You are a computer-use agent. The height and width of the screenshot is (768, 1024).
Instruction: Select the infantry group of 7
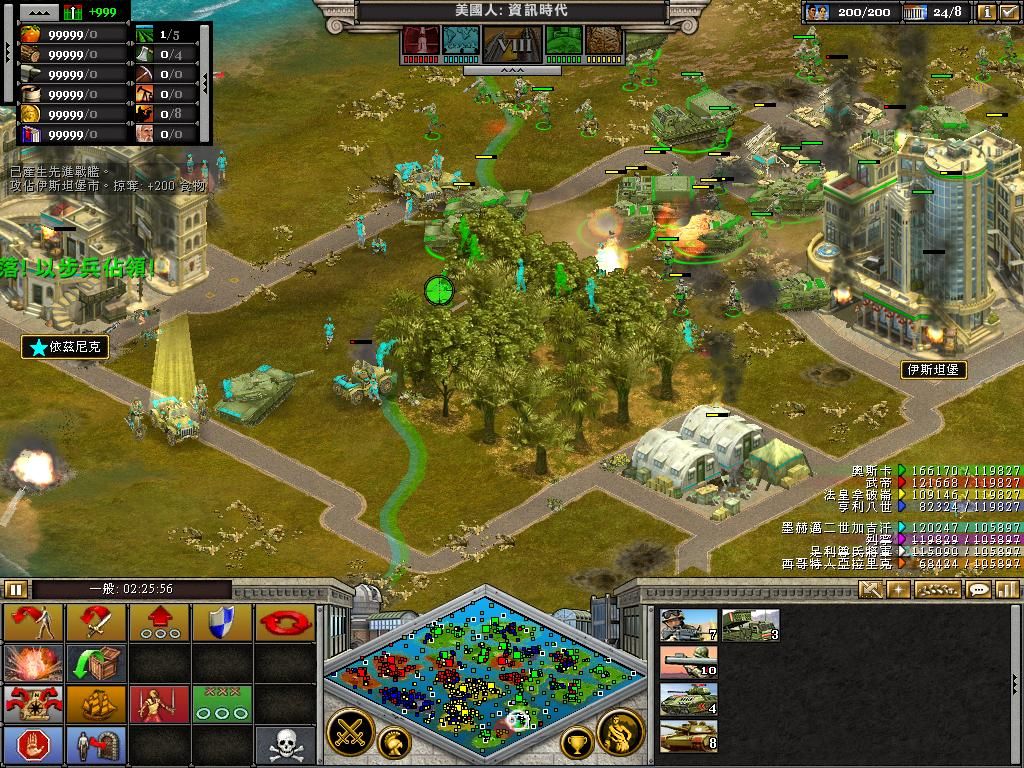pos(688,625)
